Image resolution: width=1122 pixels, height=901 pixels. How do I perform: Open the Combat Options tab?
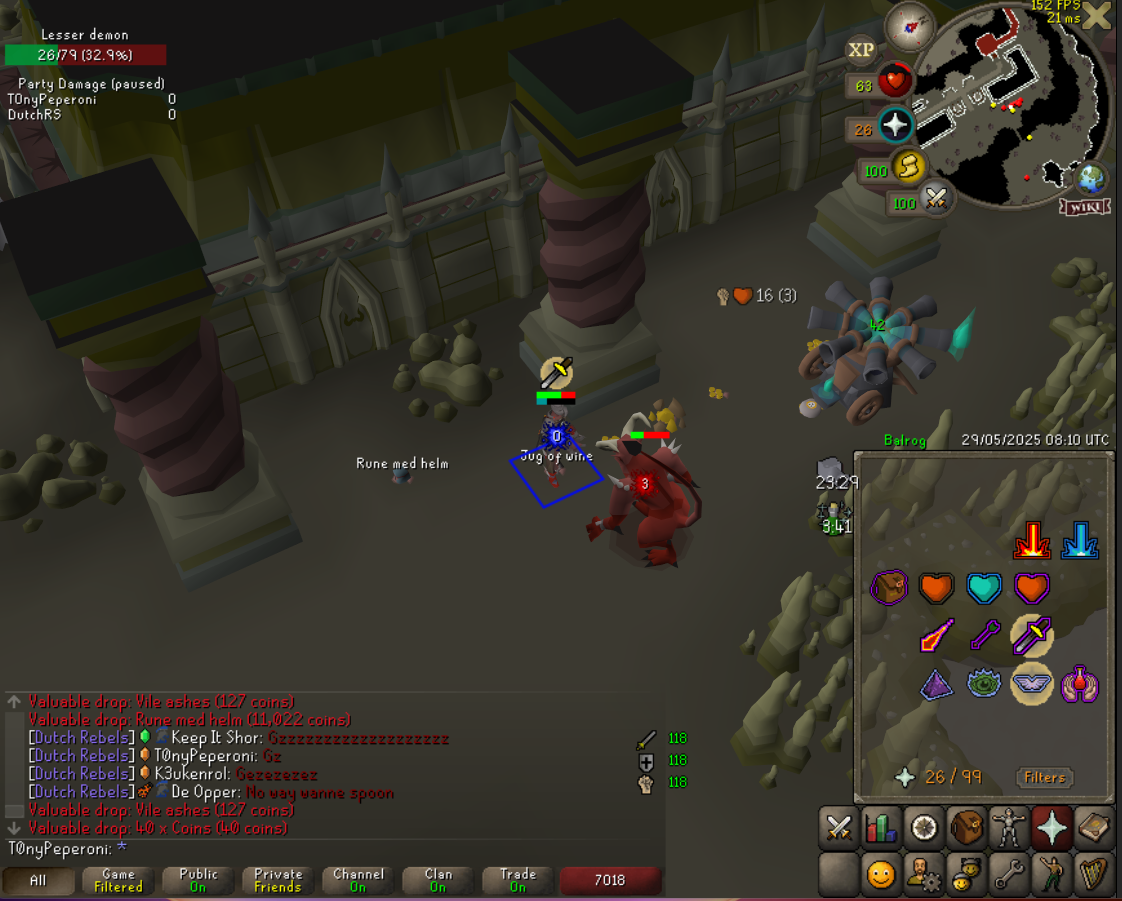[838, 828]
